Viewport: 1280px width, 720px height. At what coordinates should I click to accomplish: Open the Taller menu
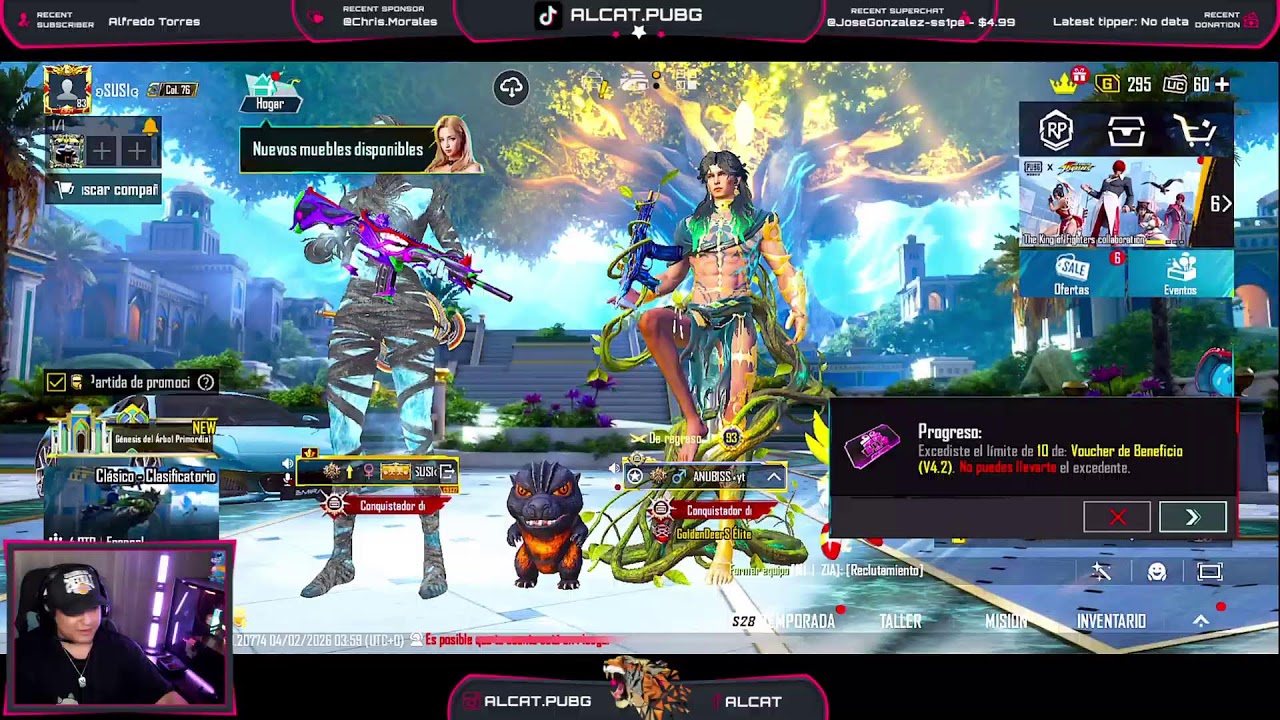point(900,621)
